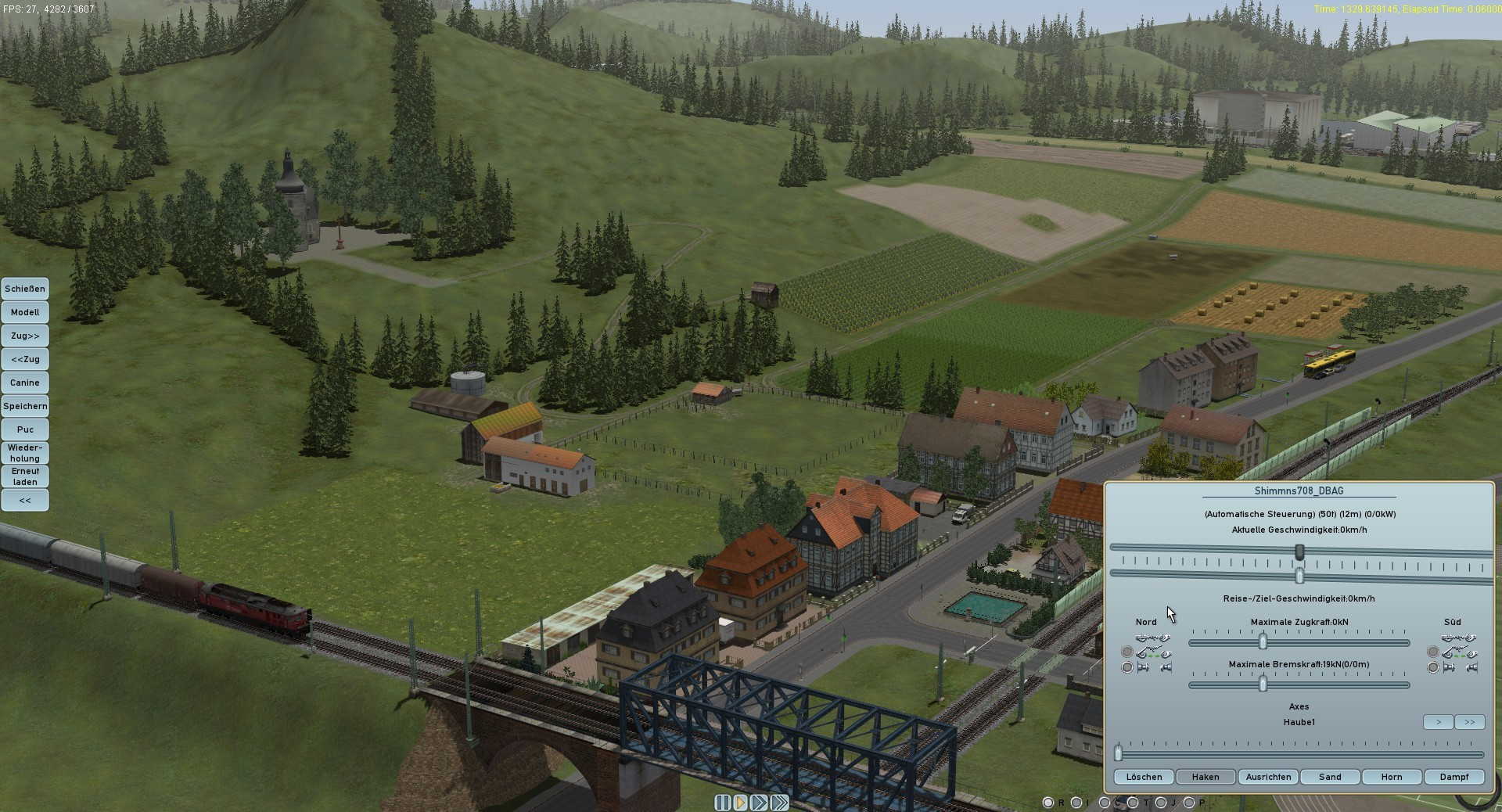Advance Haube1 axis with single arrow
The width and height of the screenshot is (1502, 812).
pyautogui.click(x=1438, y=722)
